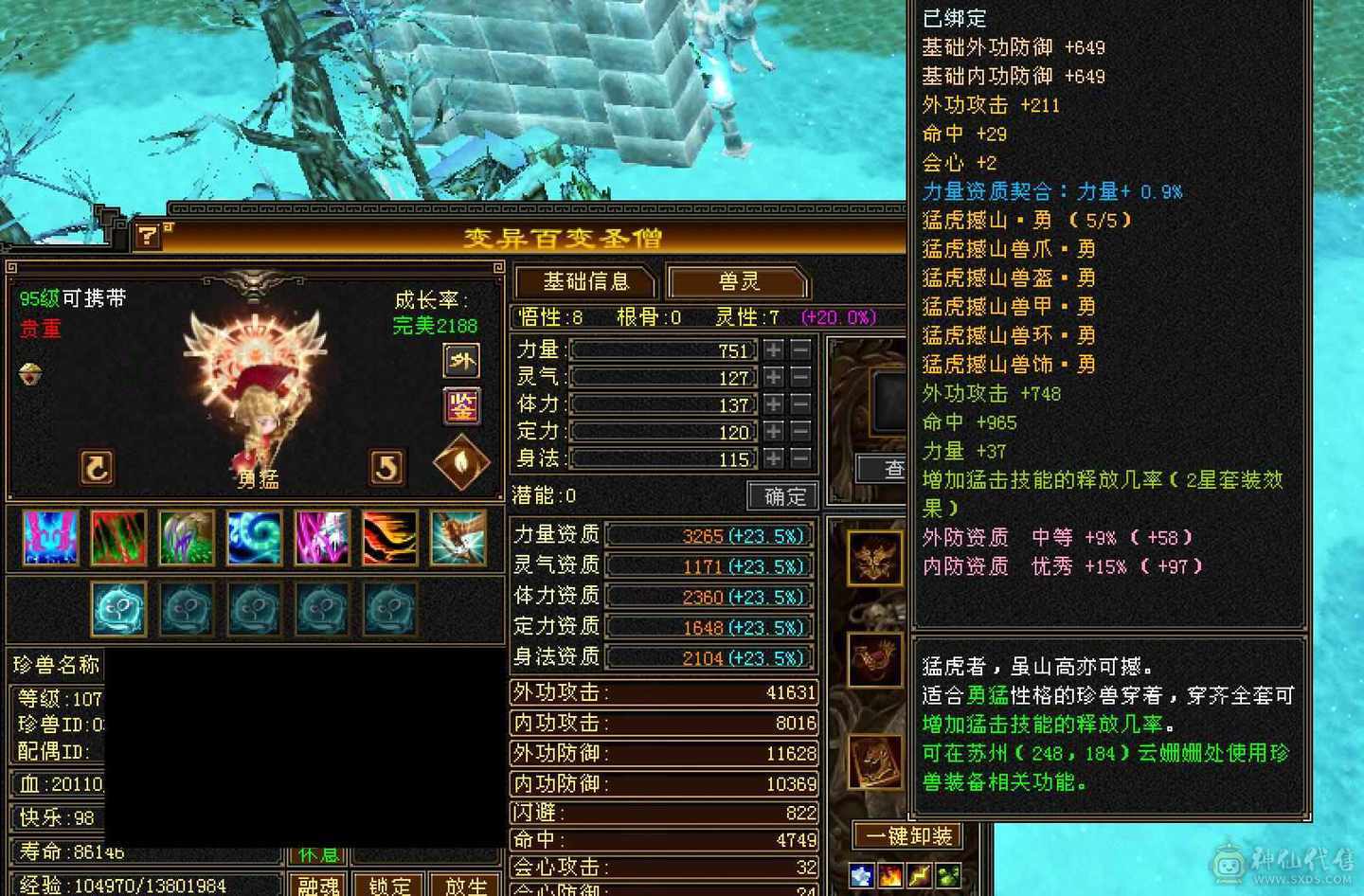
Task: Click the return arrow icon near the portrait
Action: point(387,467)
